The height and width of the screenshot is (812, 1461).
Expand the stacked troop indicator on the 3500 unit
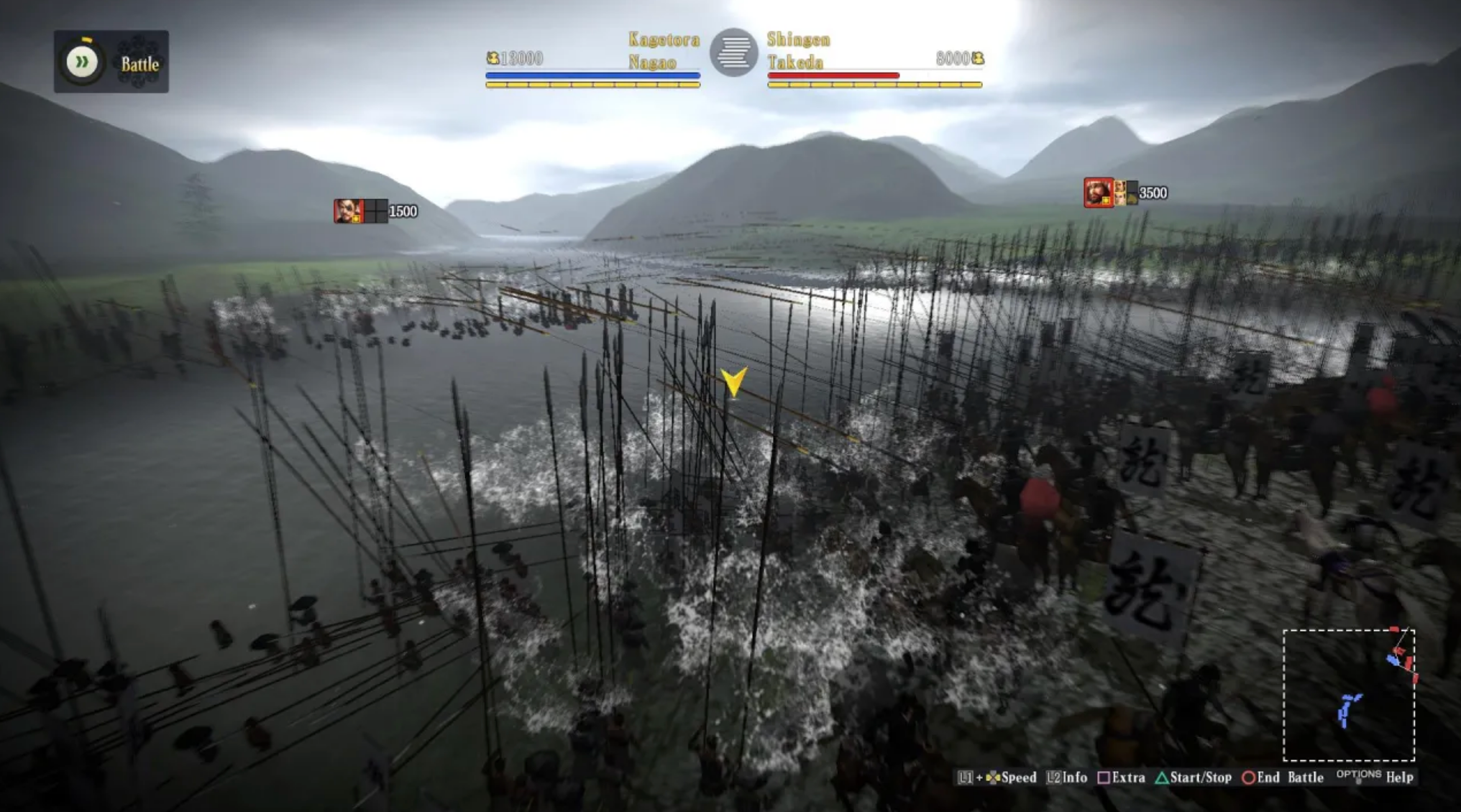coord(1133,193)
